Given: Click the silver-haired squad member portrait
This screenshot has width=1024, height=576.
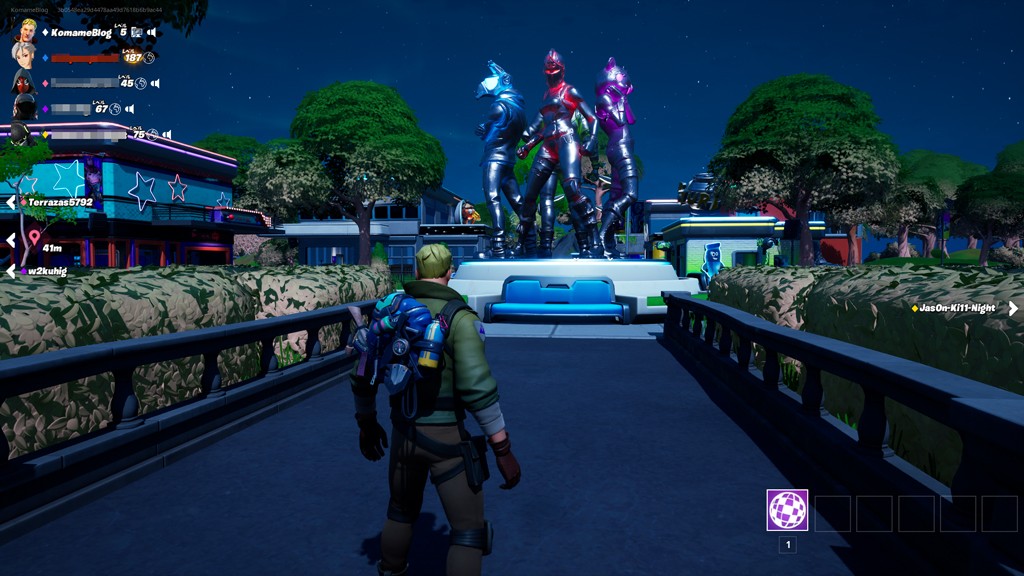Looking at the screenshot, I should pos(24,56).
